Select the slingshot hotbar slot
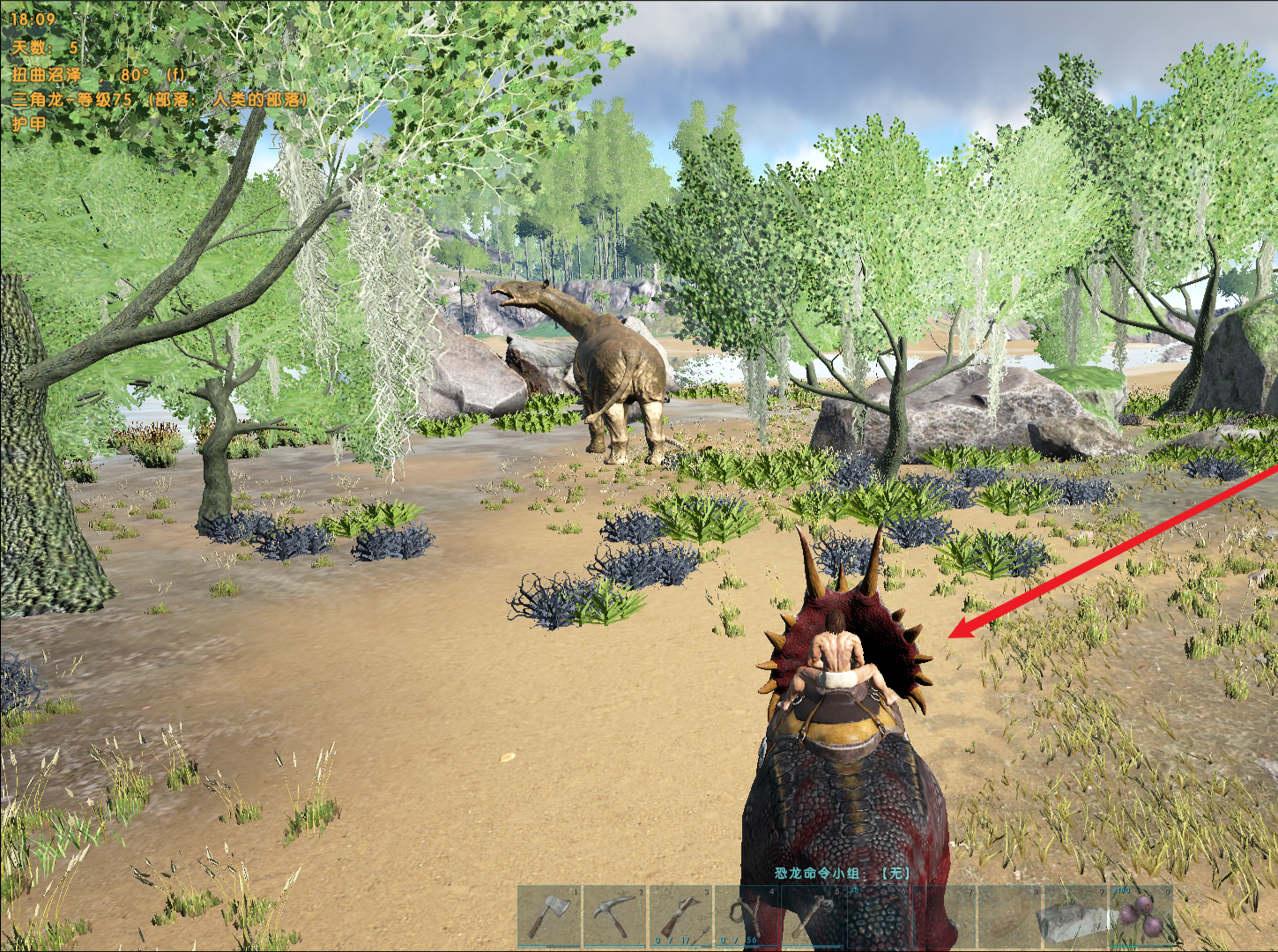 coord(746,916)
